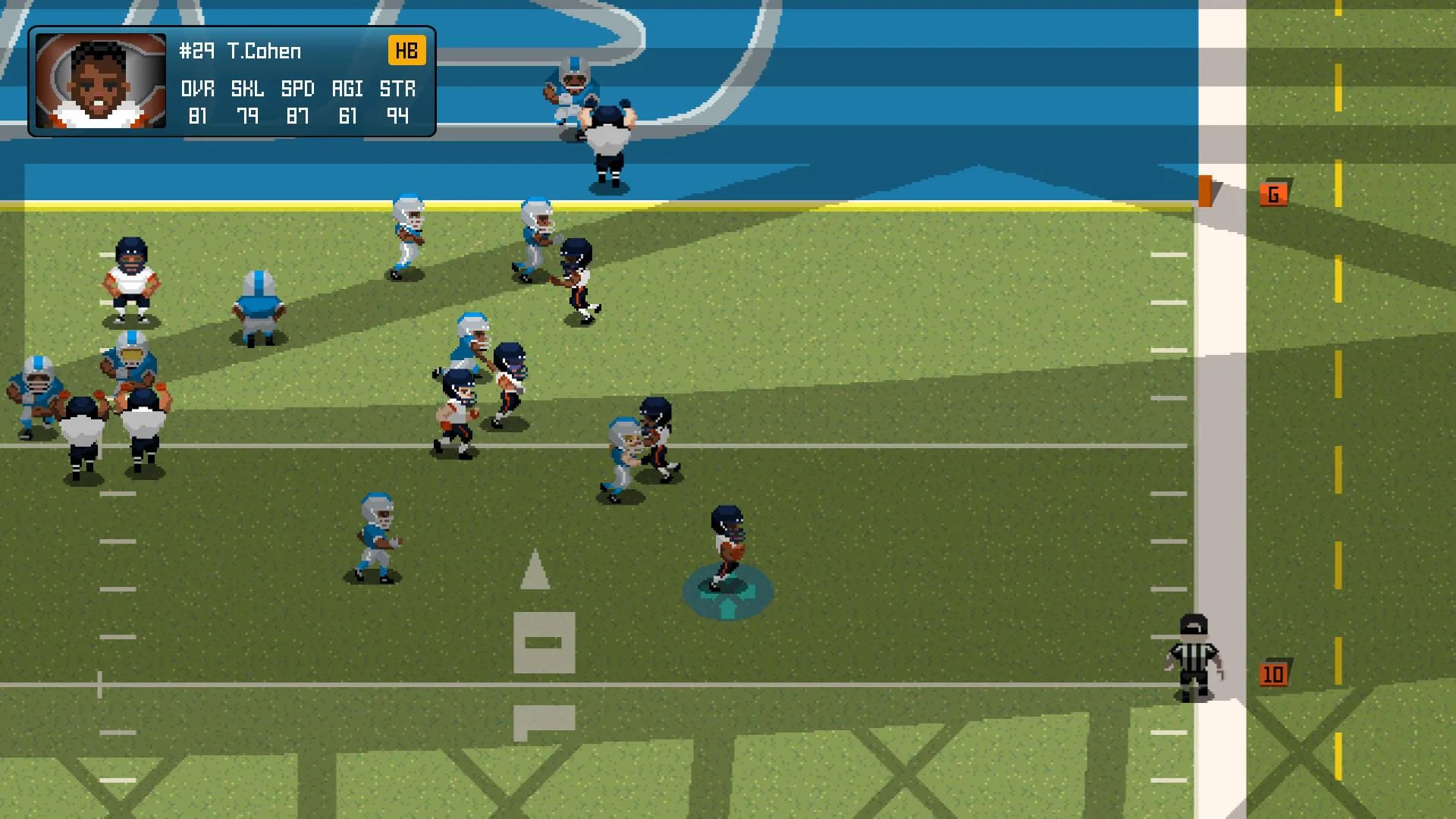Click the SPD stat value 87
This screenshot has height=819, width=1456.
click(298, 117)
